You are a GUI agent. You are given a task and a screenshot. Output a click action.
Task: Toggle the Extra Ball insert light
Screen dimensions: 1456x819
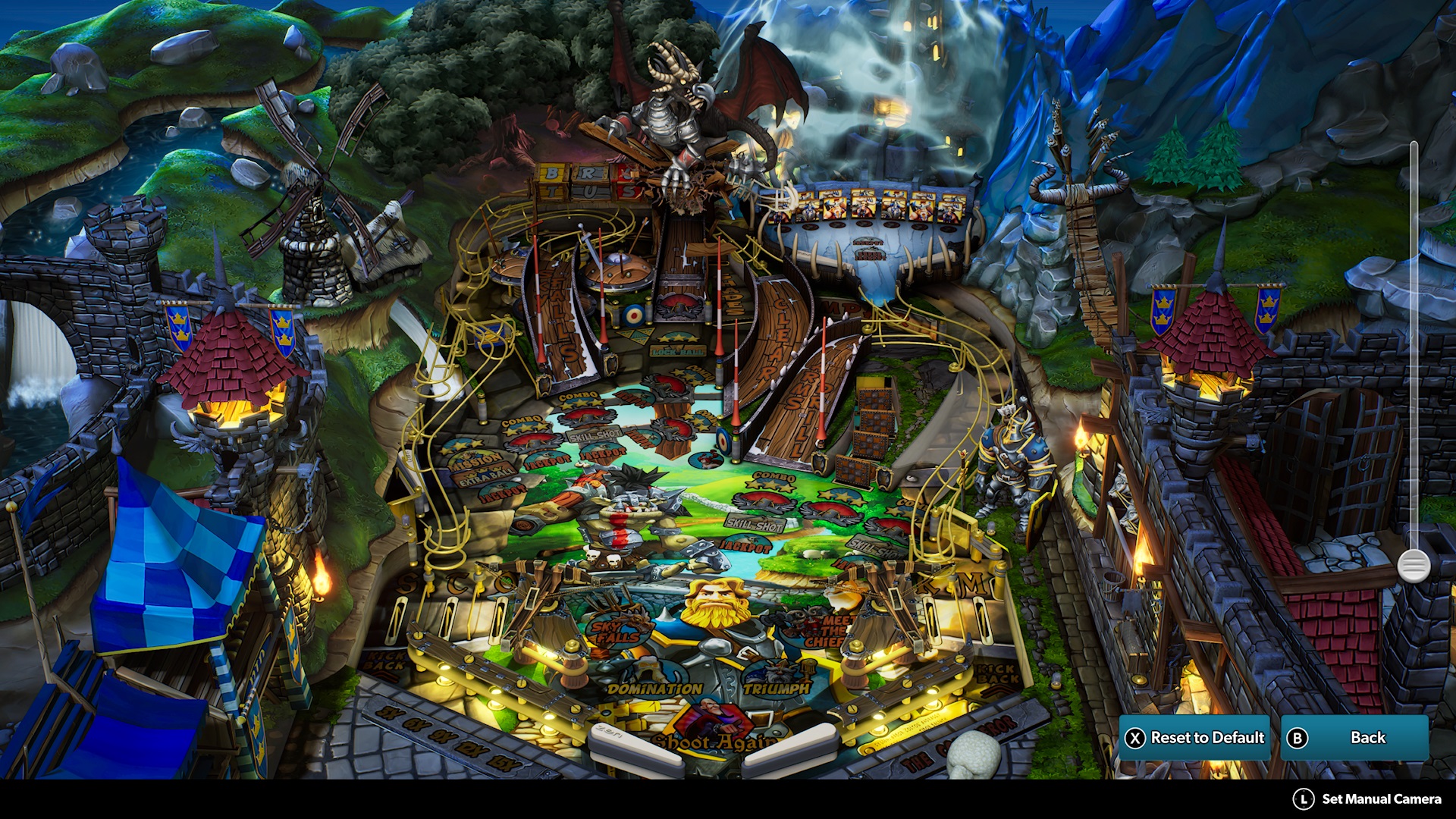click(x=485, y=475)
